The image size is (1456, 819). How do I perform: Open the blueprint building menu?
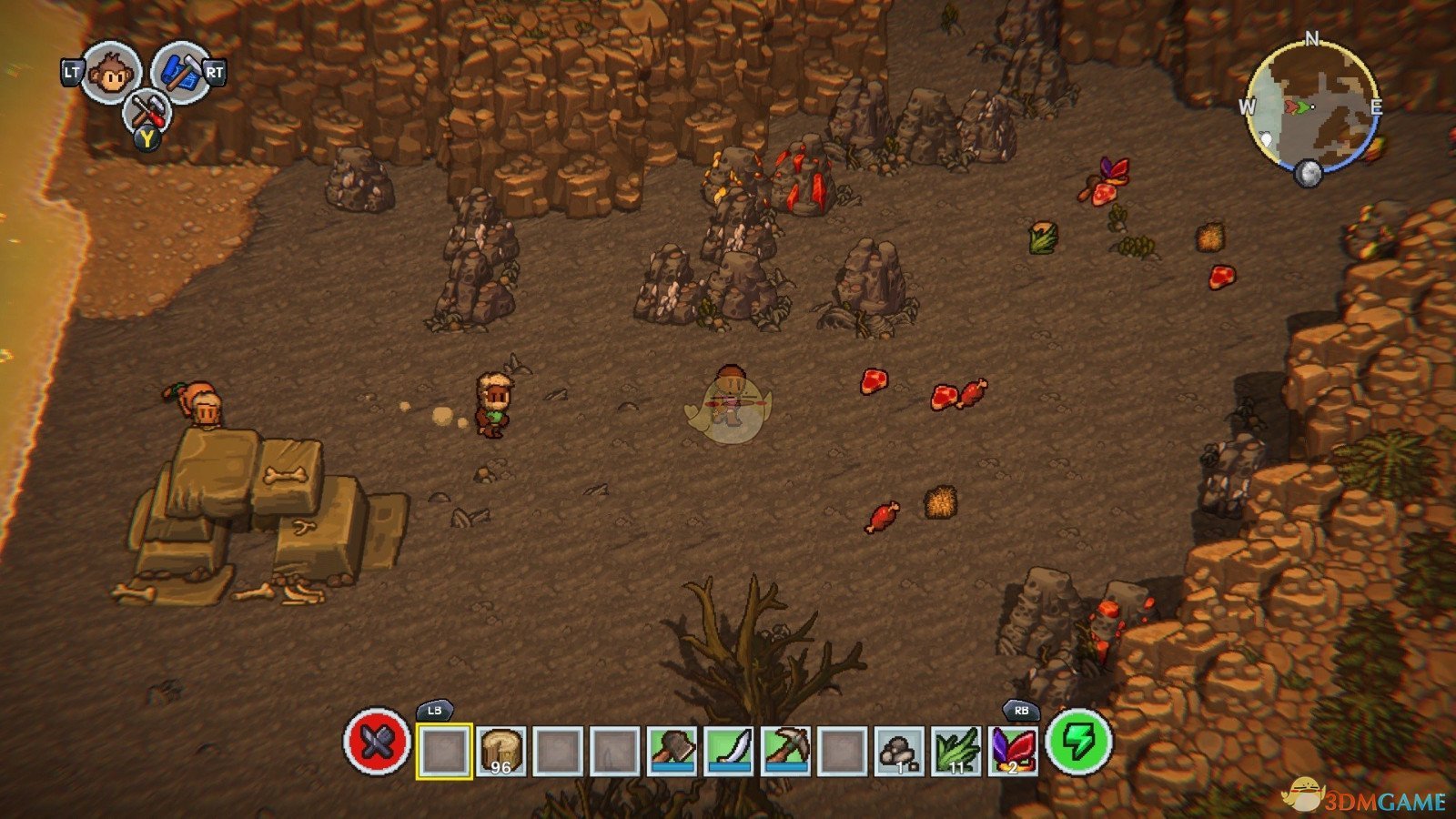click(x=182, y=73)
